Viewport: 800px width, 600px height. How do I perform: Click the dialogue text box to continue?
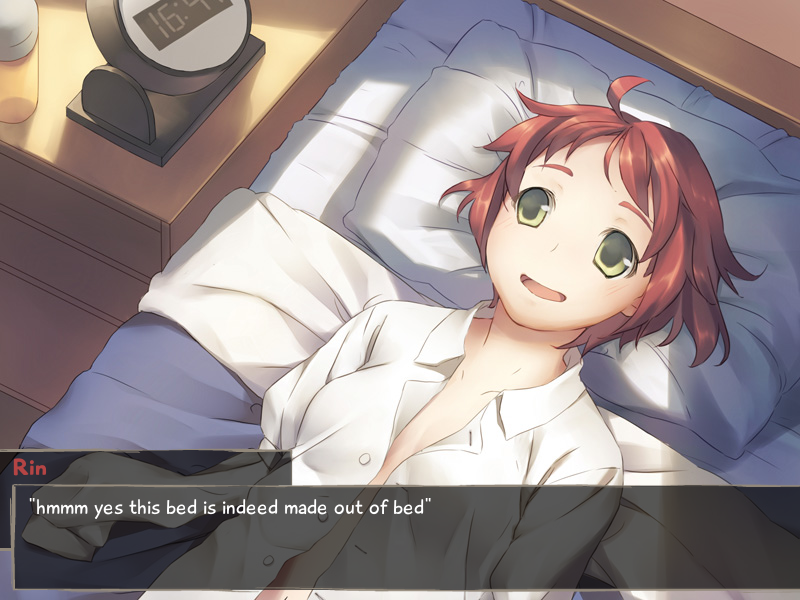click(400, 535)
